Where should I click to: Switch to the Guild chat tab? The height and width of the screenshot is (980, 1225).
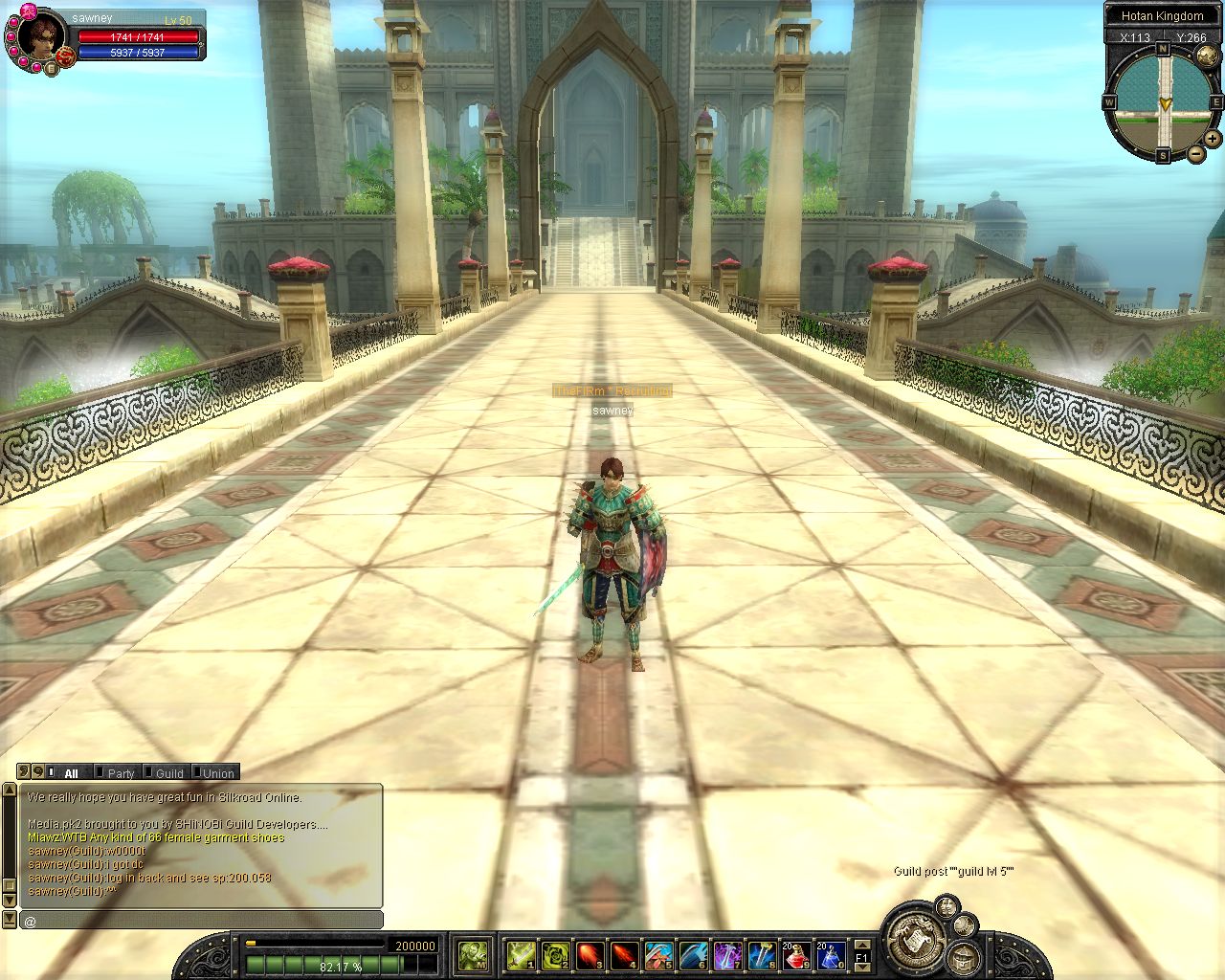(168, 773)
